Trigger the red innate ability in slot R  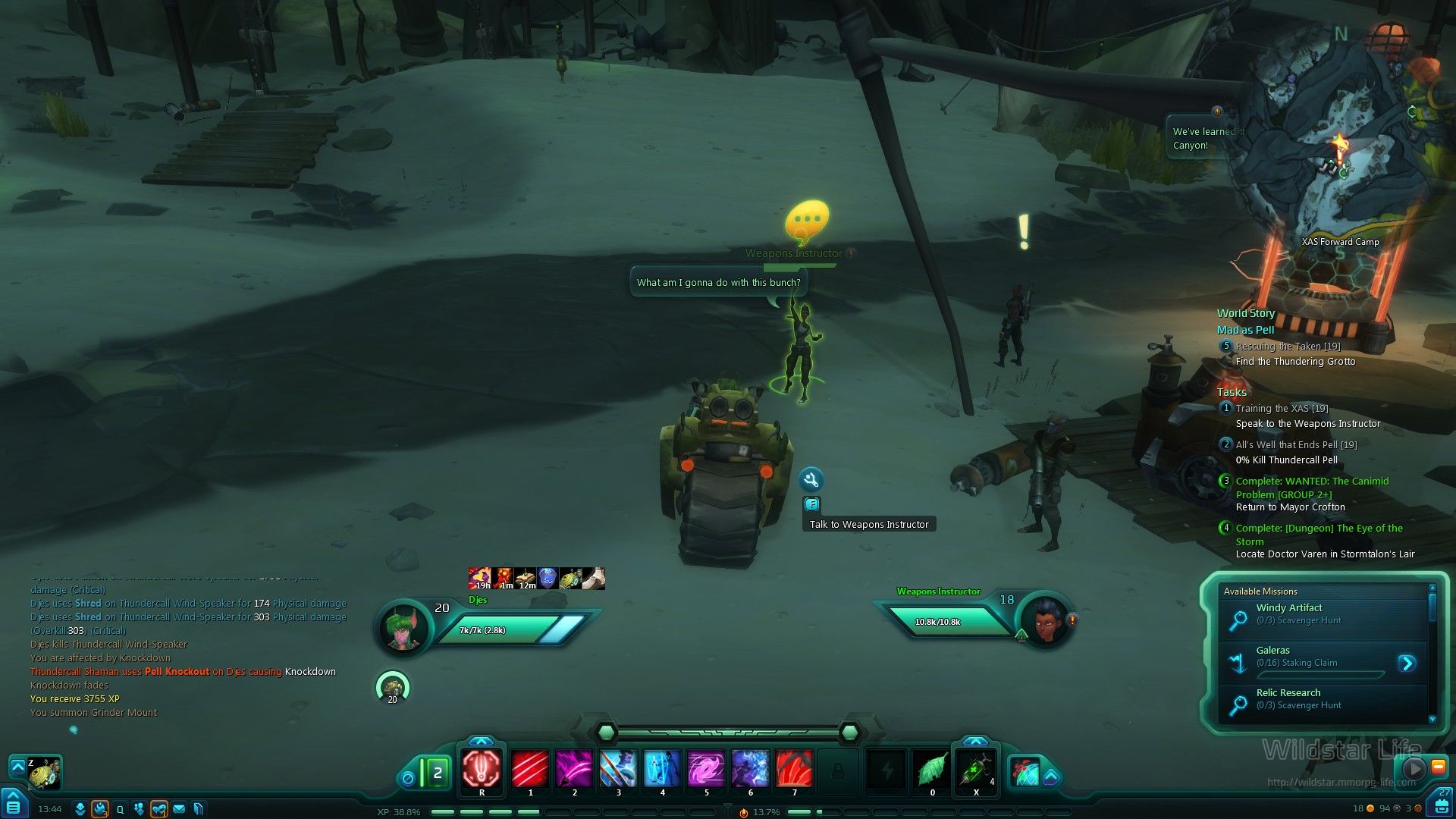pyautogui.click(x=482, y=769)
